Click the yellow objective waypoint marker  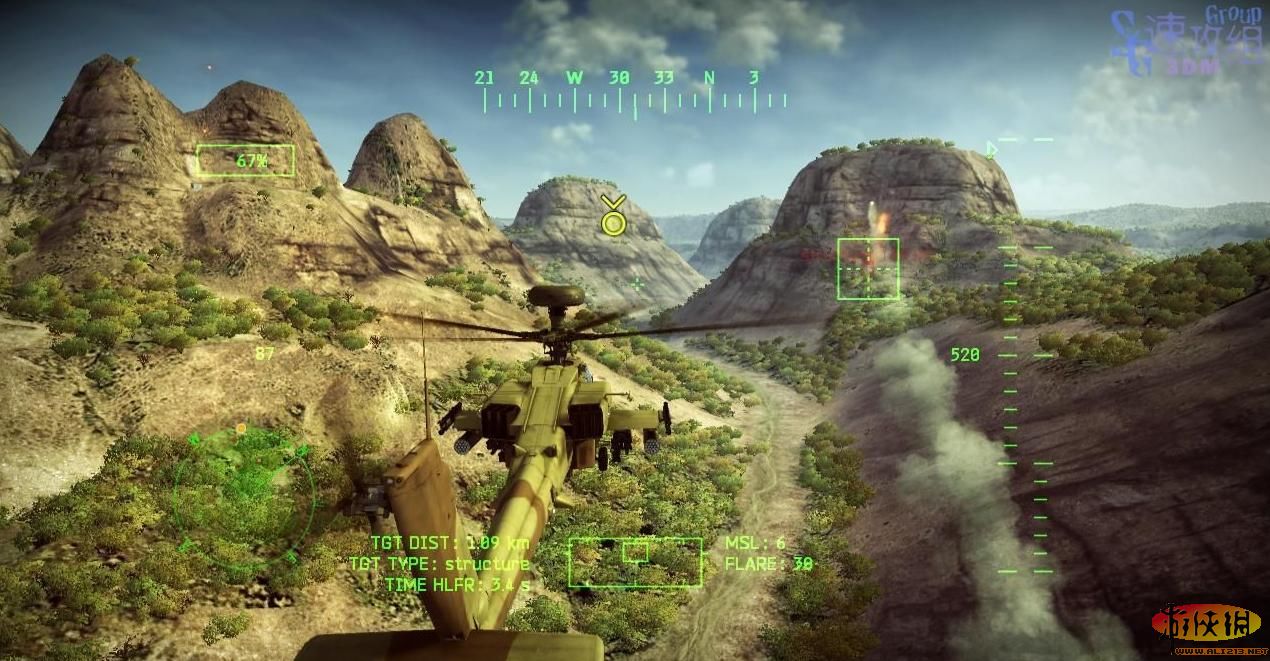pyautogui.click(x=613, y=217)
